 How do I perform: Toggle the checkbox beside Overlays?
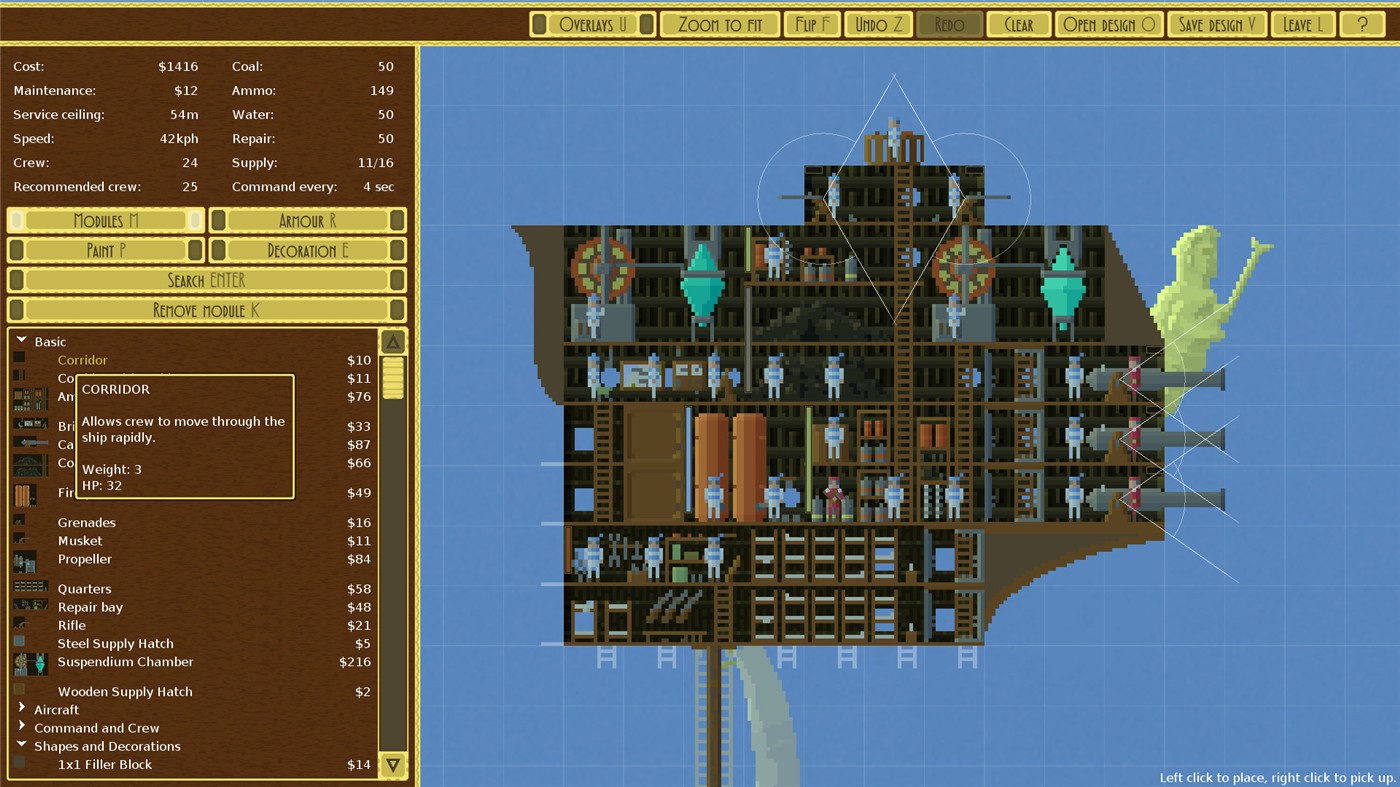pyautogui.click(x=539, y=24)
